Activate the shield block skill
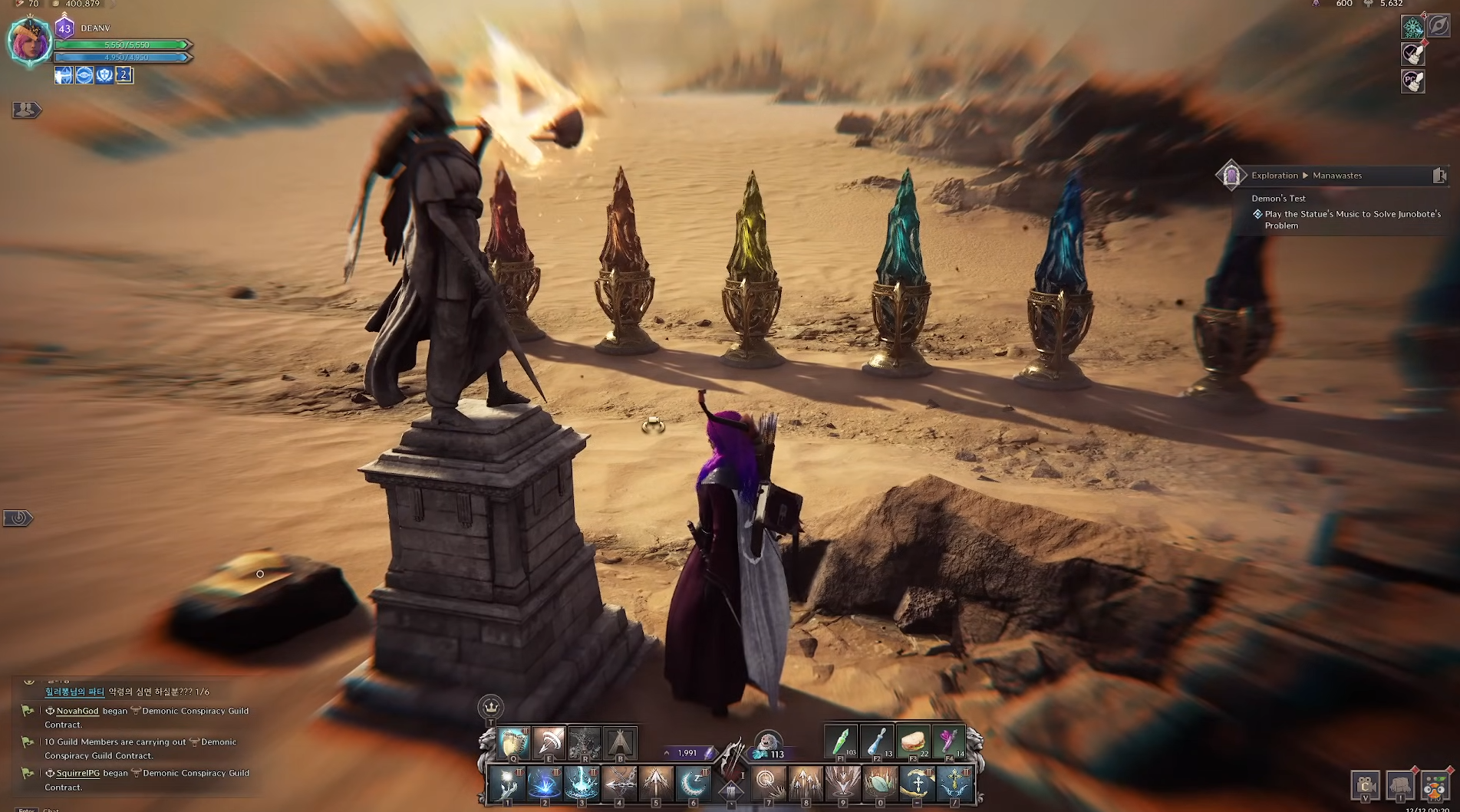This screenshot has width=1460, height=812. coord(513,742)
